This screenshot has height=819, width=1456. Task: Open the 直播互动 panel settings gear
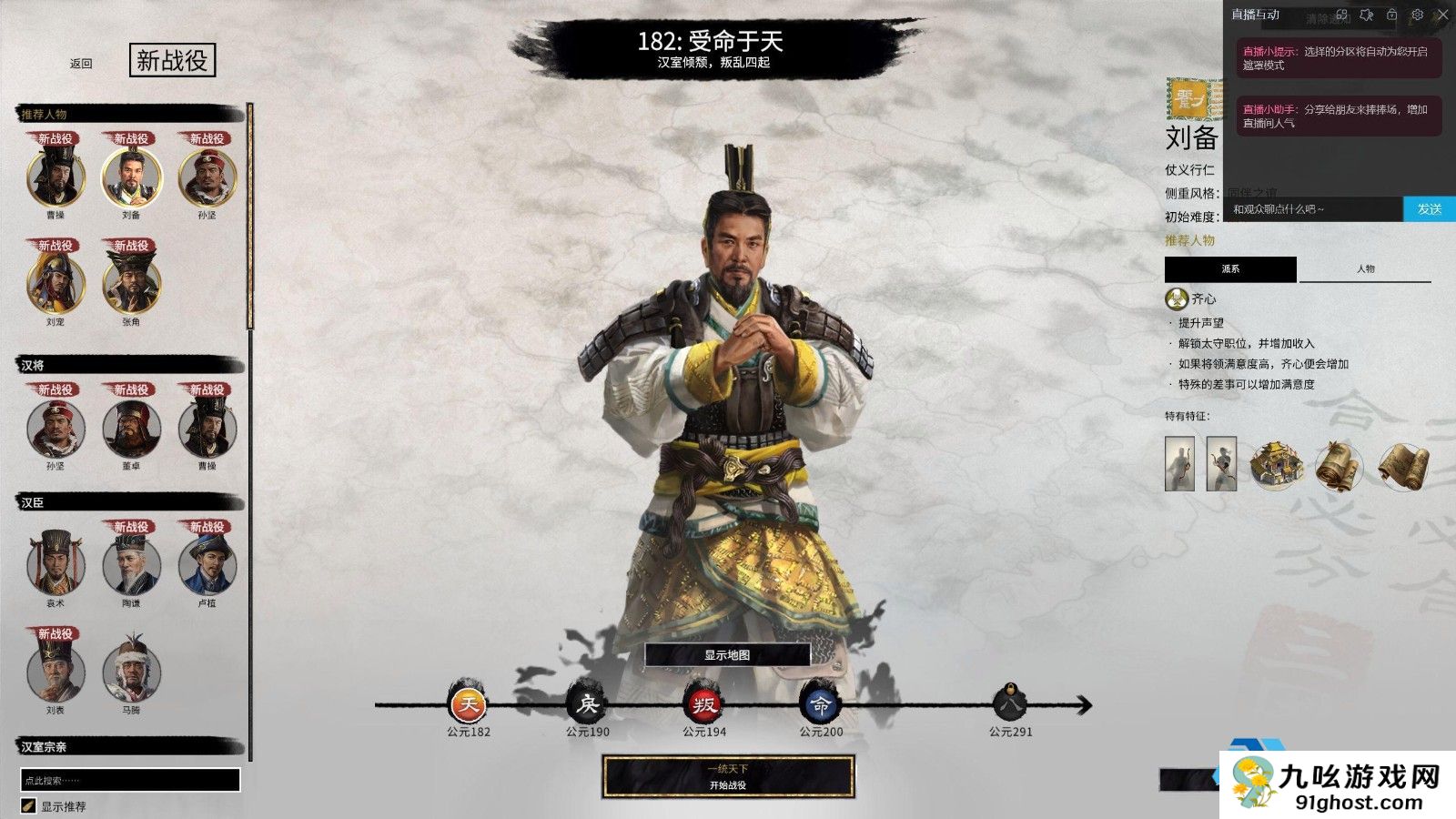pos(1418,15)
